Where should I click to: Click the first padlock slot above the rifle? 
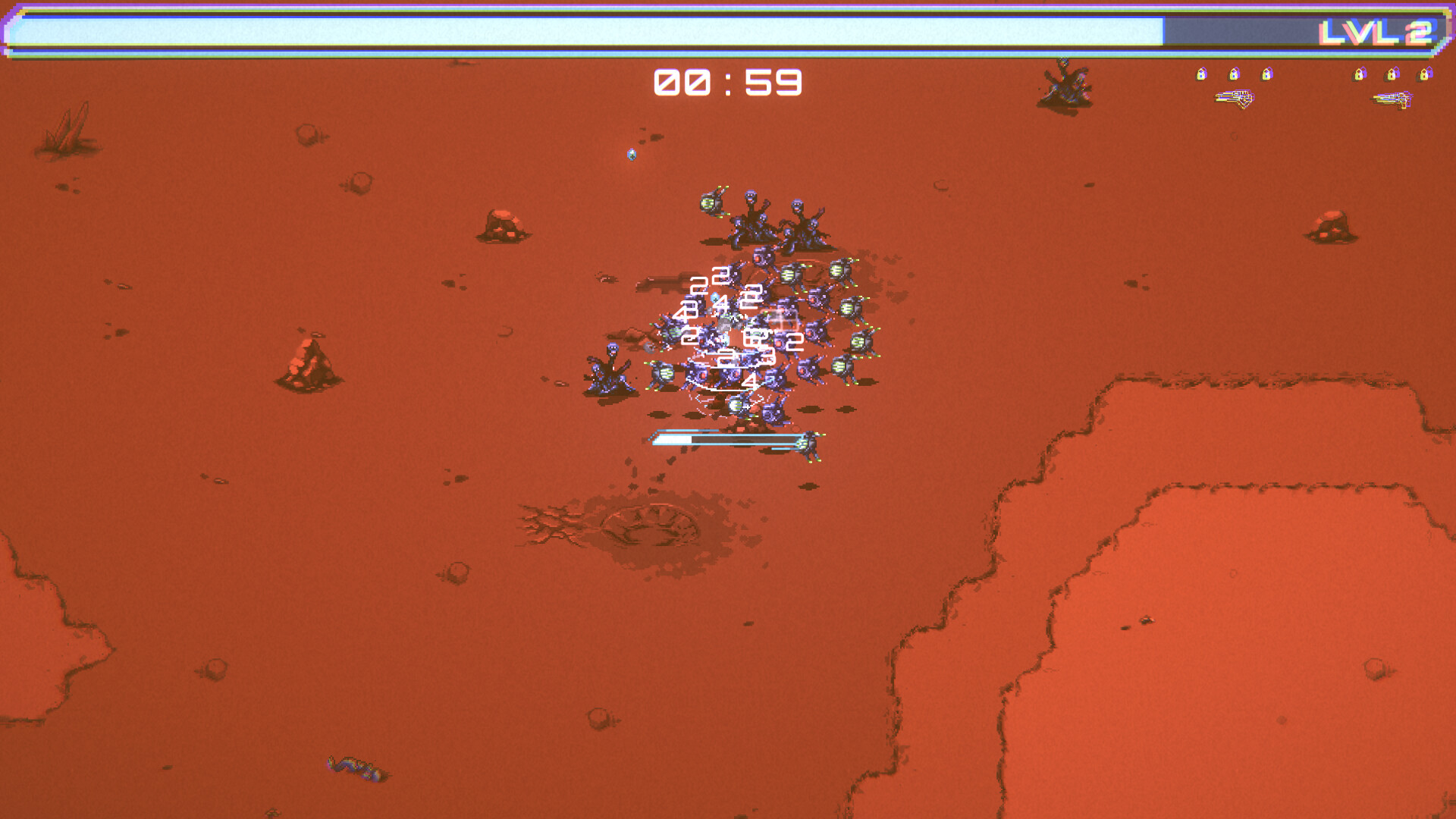[x=1202, y=74]
